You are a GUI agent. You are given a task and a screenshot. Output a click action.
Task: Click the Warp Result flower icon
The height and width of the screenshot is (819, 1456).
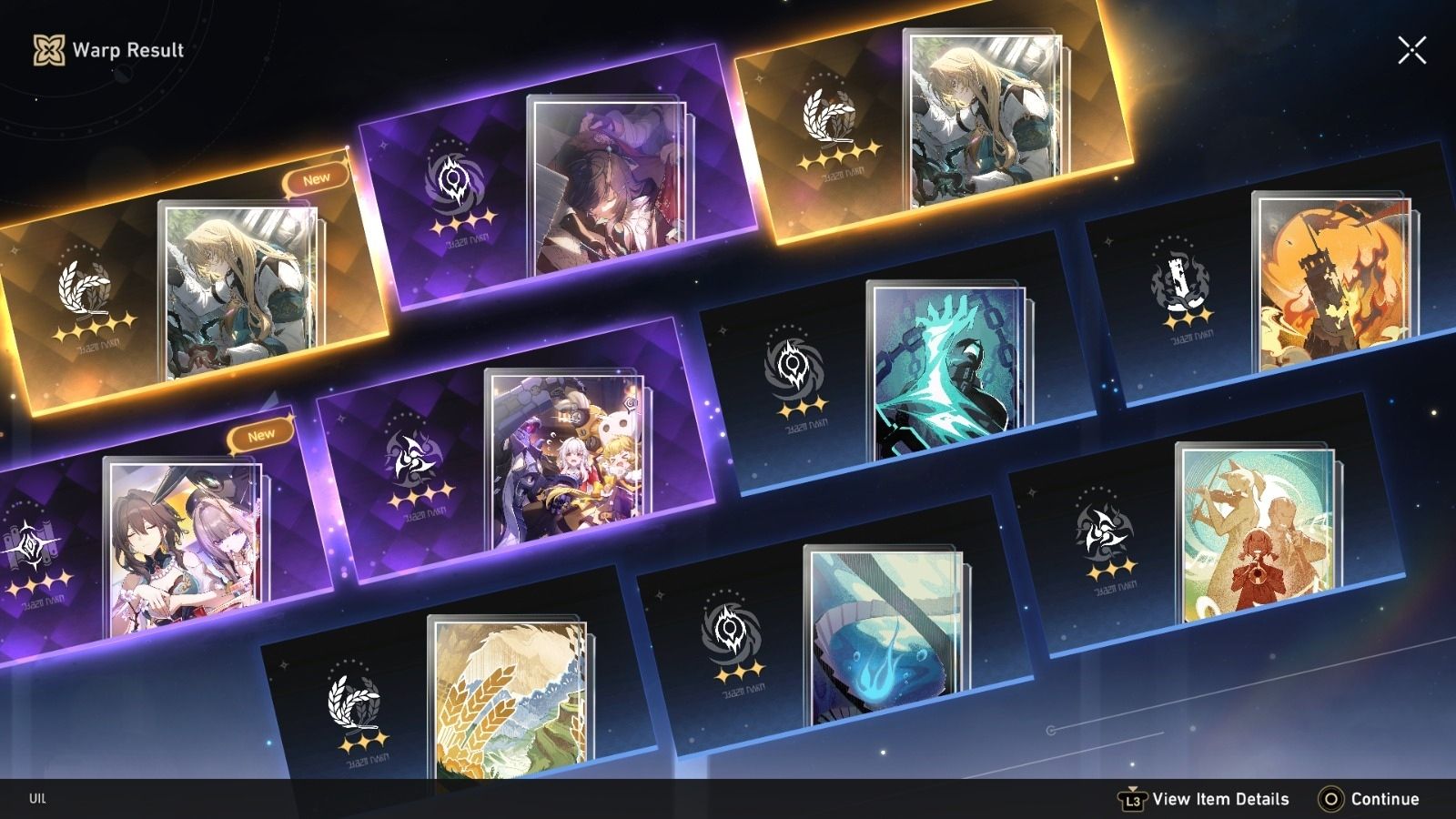(50, 50)
